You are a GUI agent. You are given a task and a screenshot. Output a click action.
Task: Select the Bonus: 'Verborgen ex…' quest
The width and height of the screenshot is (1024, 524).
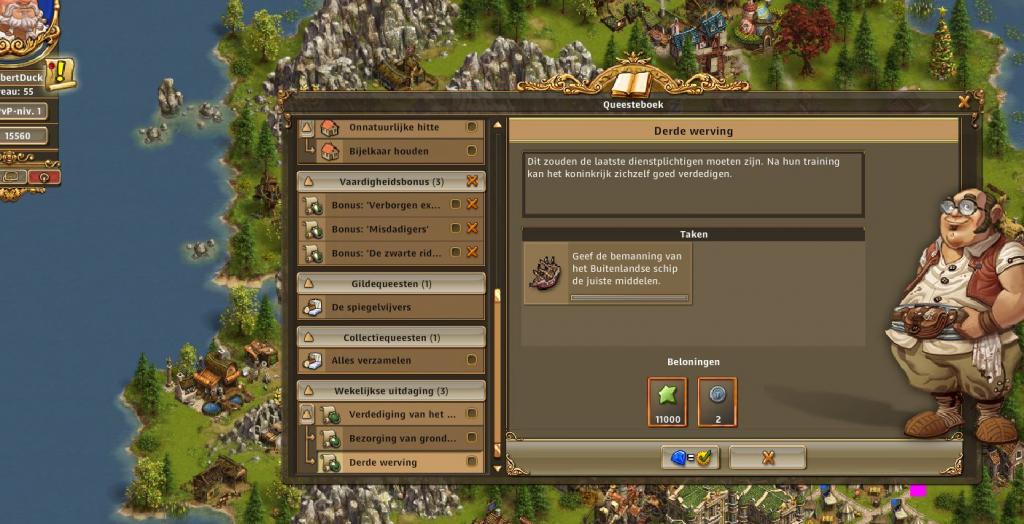(x=385, y=205)
